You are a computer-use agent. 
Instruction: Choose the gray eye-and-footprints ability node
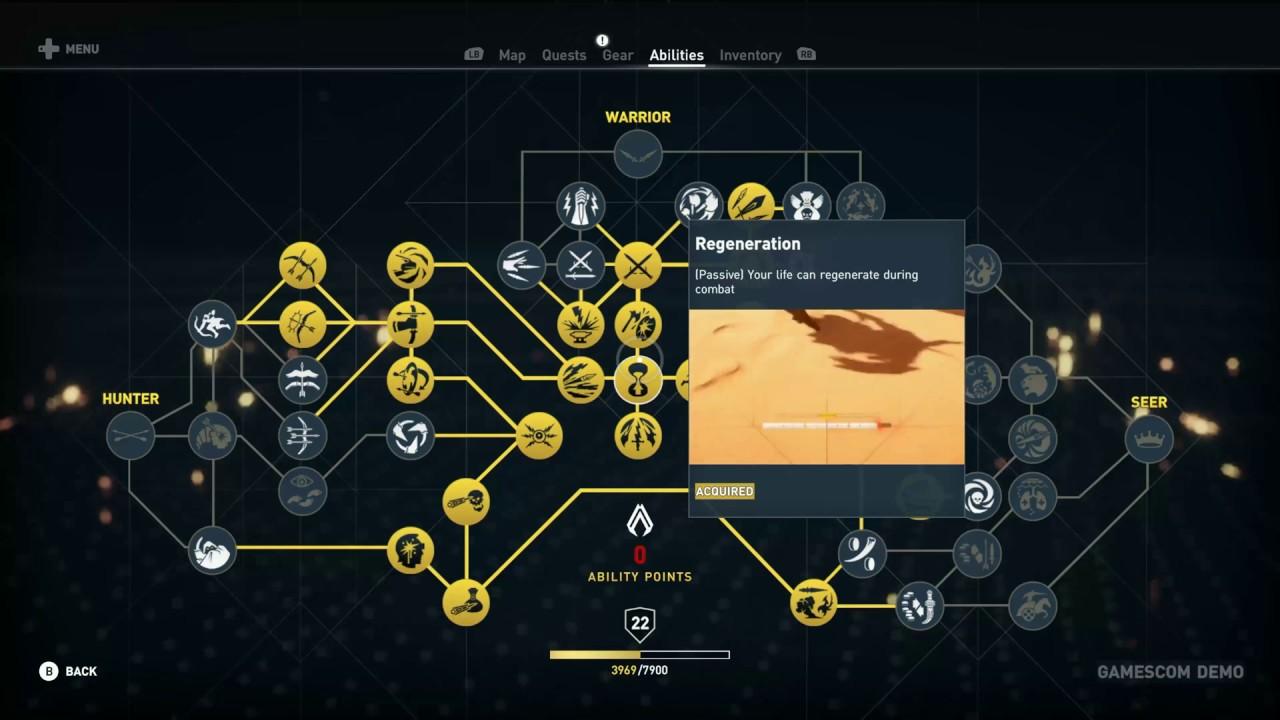[302, 491]
